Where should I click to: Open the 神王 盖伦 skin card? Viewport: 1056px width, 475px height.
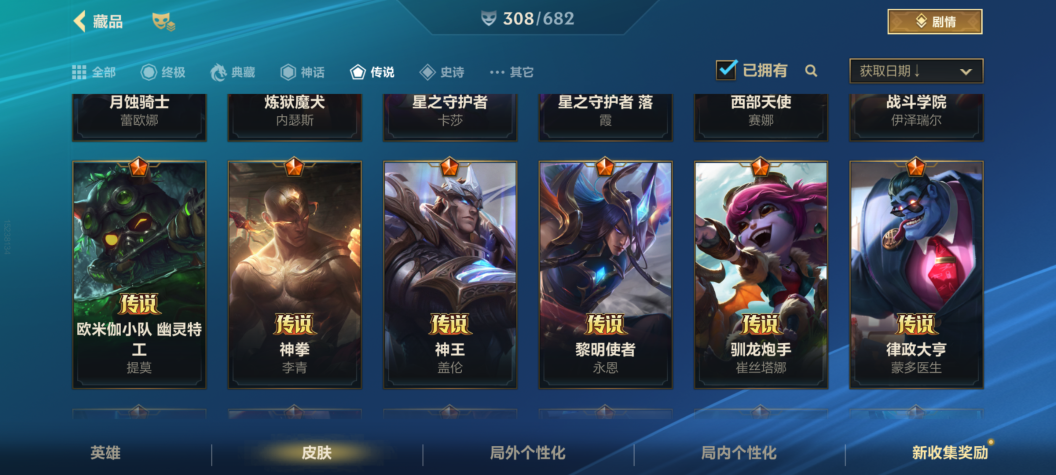(450, 275)
